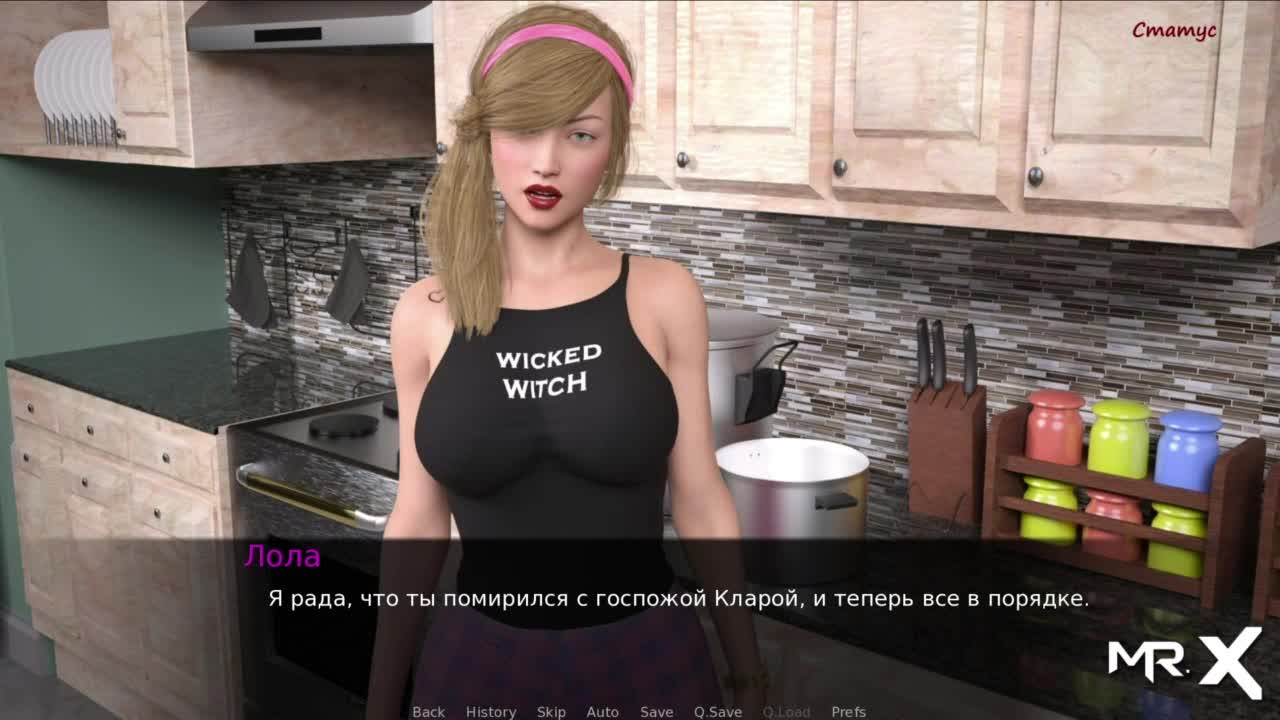This screenshot has height=720, width=1280.
Task: Go Back one dialogue line
Action: coord(428,712)
